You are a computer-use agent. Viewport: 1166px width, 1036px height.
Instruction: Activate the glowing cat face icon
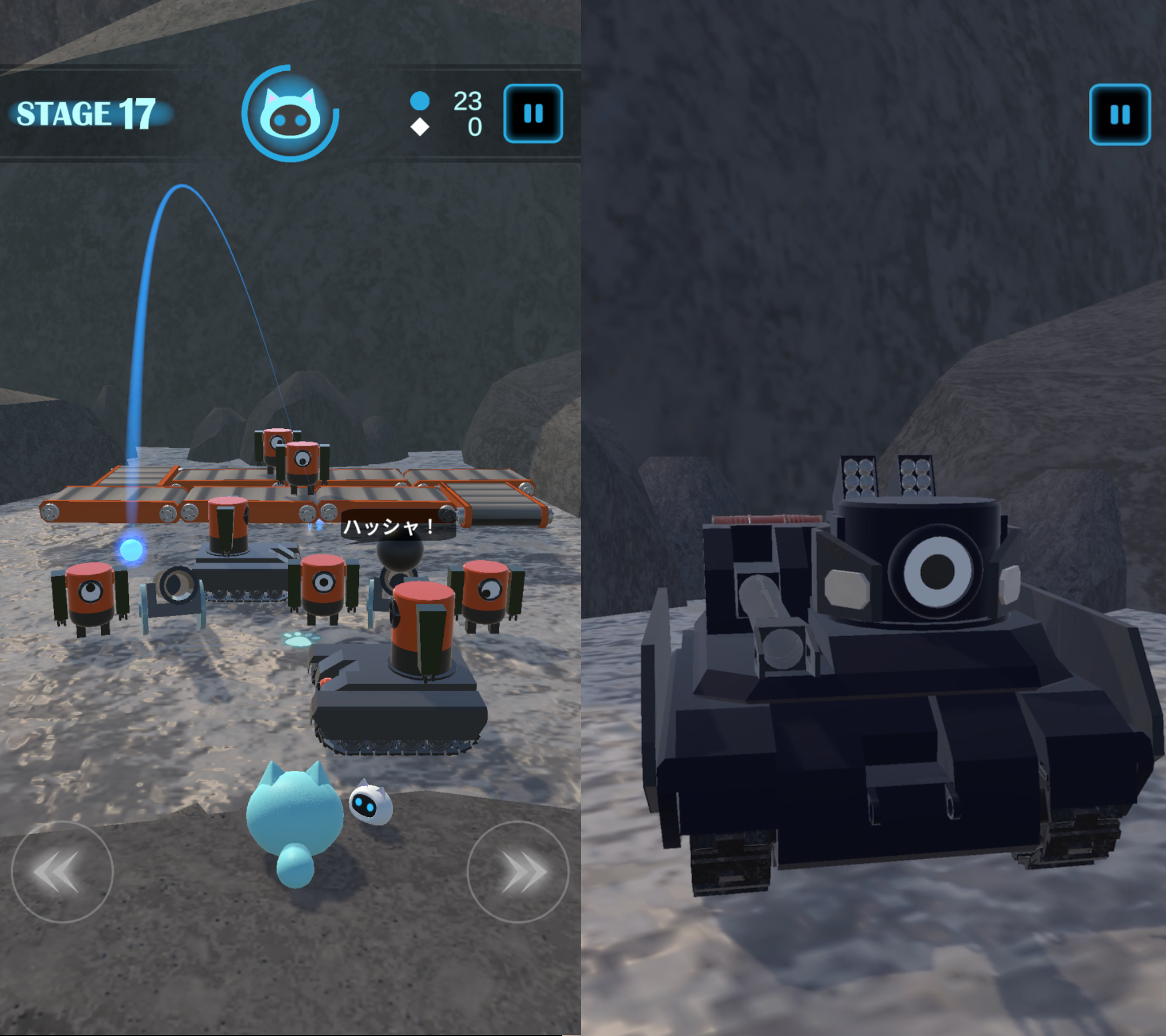[x=290, y=114]
